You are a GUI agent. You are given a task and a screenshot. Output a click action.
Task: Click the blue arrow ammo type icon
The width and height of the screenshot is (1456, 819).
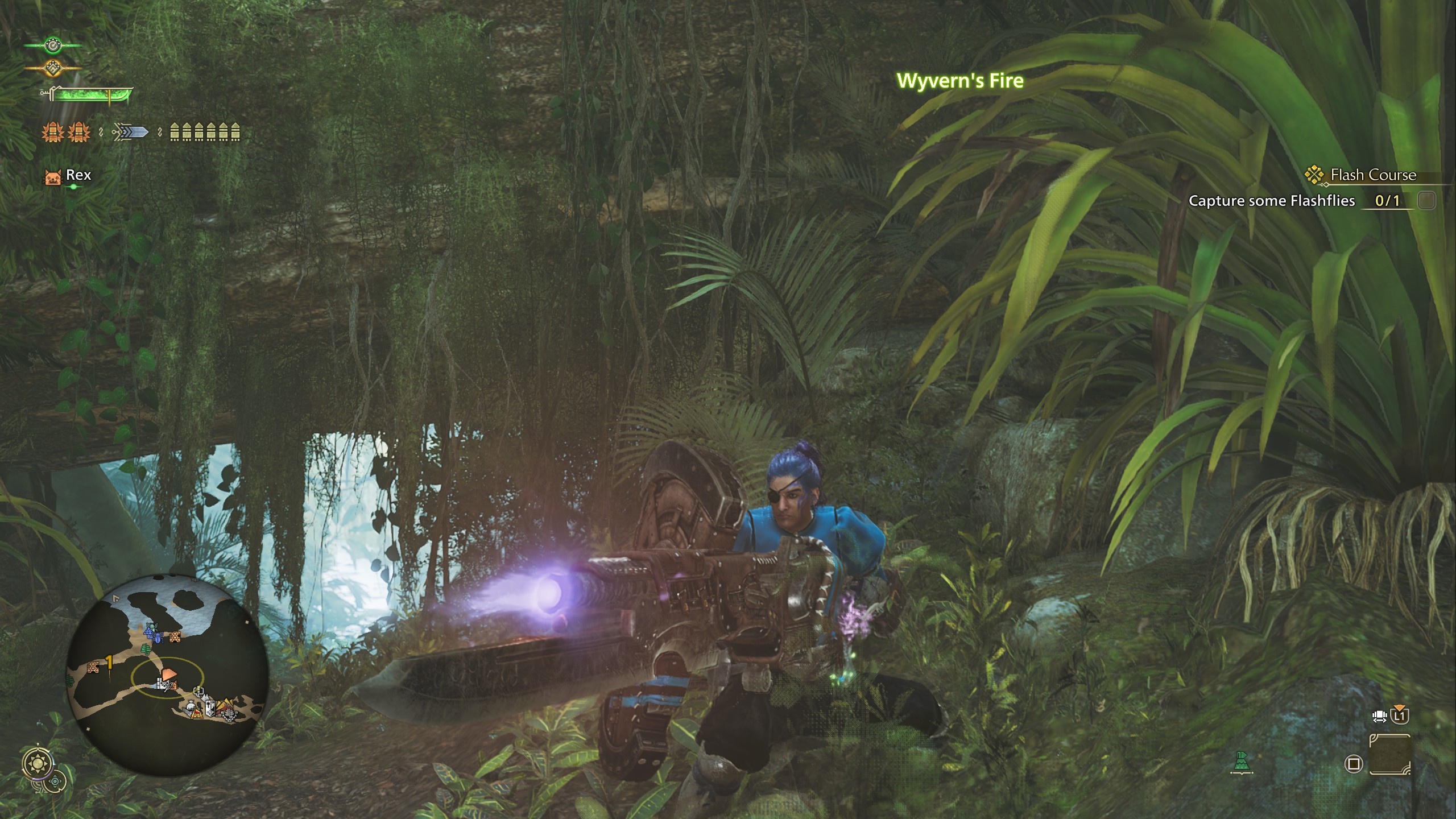(x=130, y=133)
